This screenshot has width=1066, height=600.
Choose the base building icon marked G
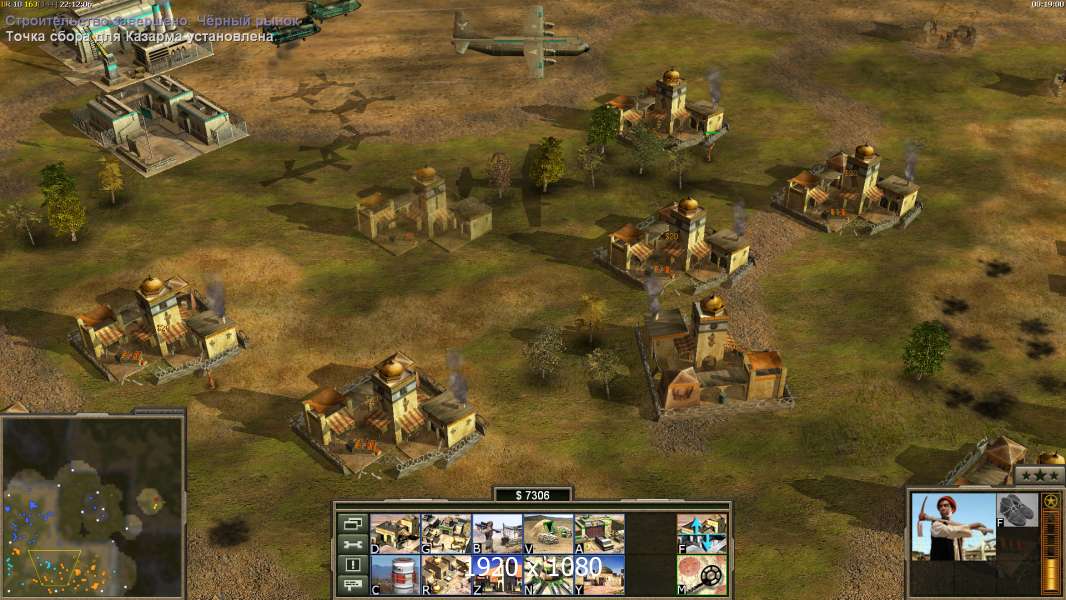tap(446, 533)
